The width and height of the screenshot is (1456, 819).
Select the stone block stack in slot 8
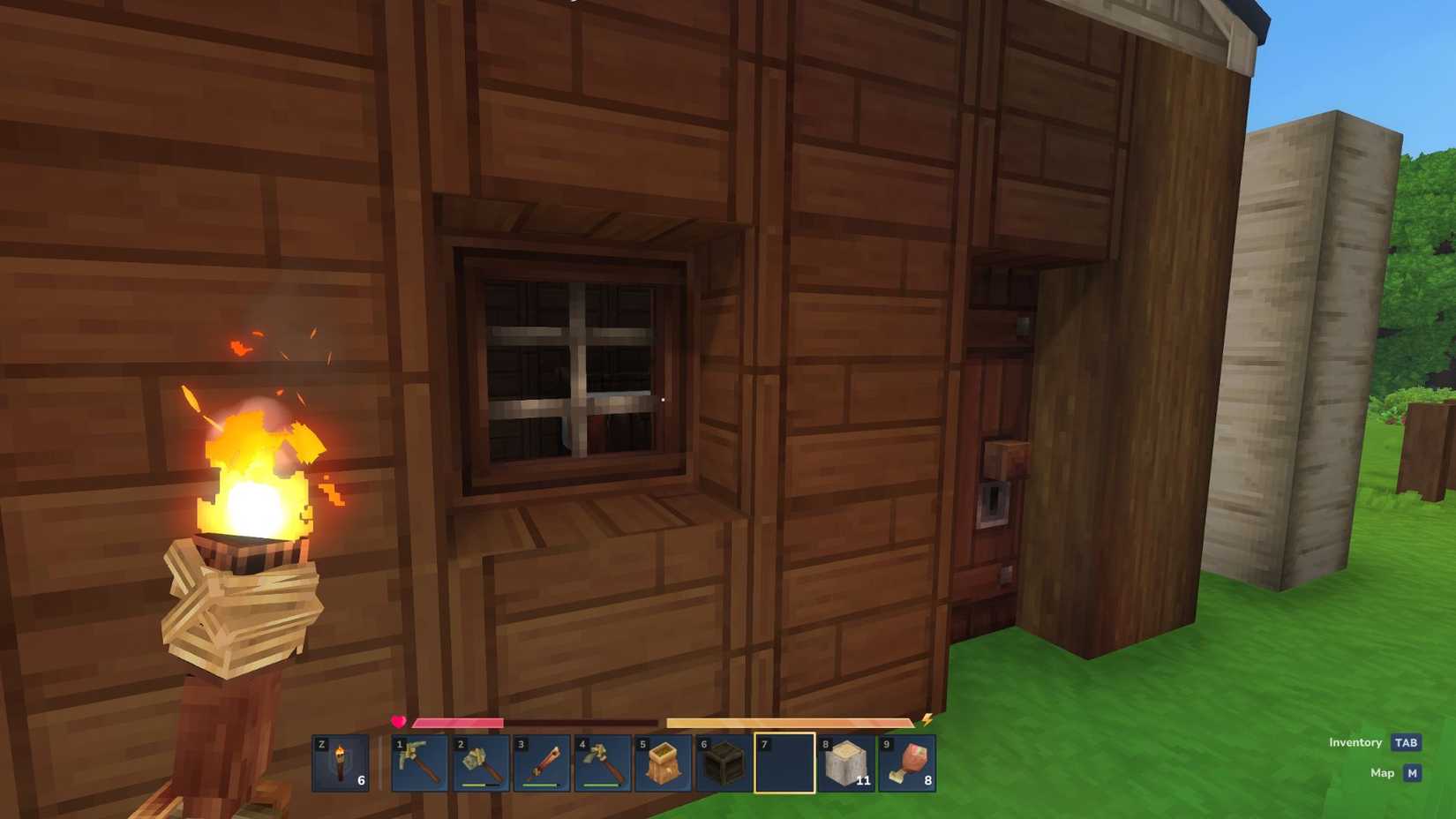click(847, 763)
